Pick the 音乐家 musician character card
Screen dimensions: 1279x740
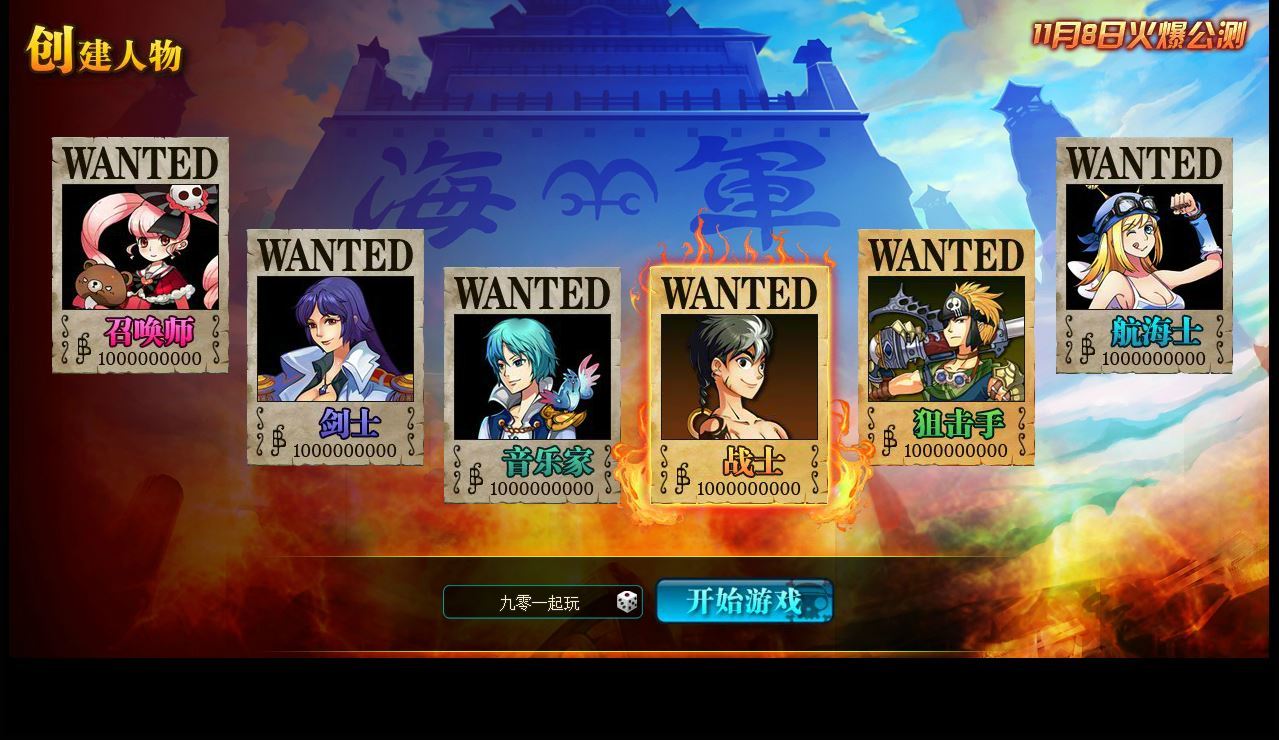532,385
